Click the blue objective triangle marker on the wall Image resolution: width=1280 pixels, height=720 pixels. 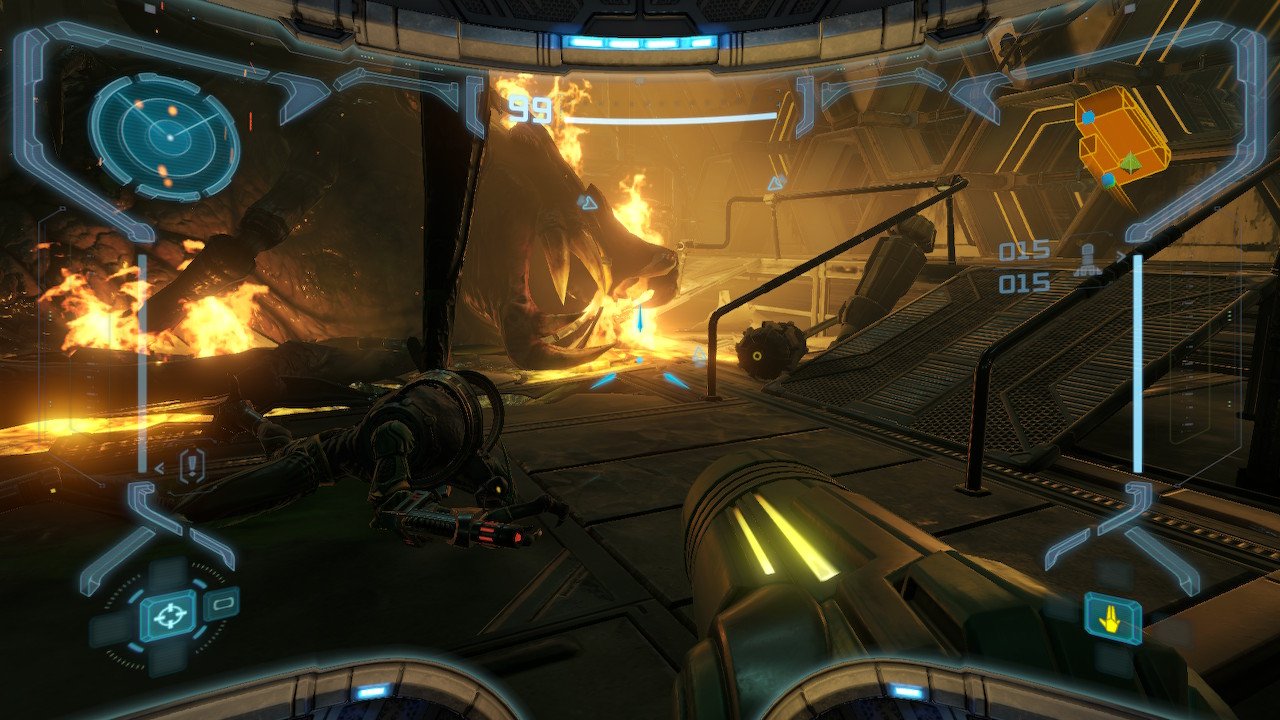click(x=775, y=182)
